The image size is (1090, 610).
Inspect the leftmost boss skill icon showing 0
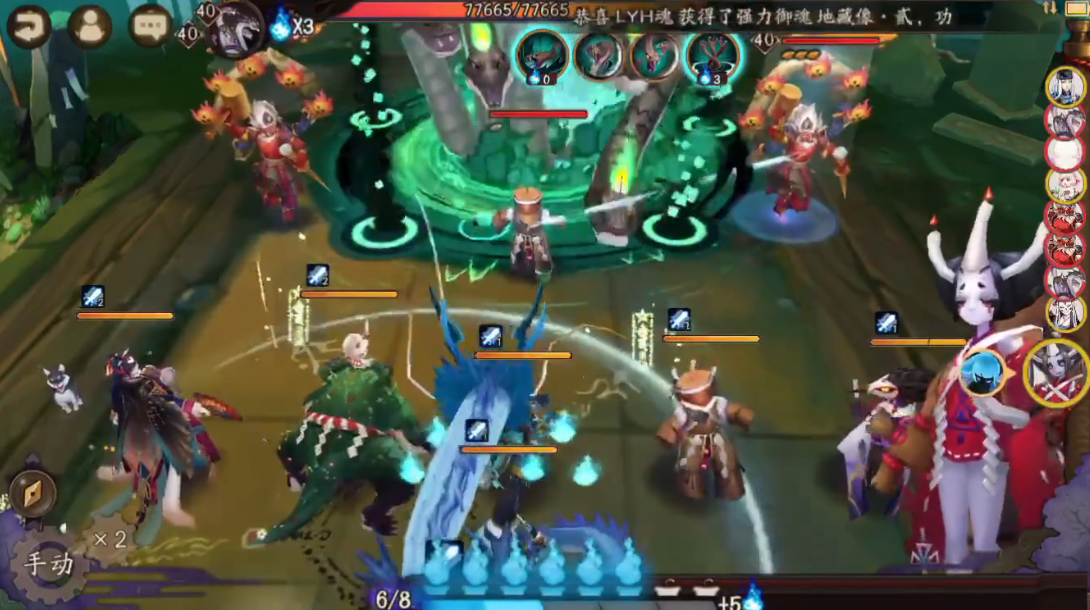coord(541,55)
